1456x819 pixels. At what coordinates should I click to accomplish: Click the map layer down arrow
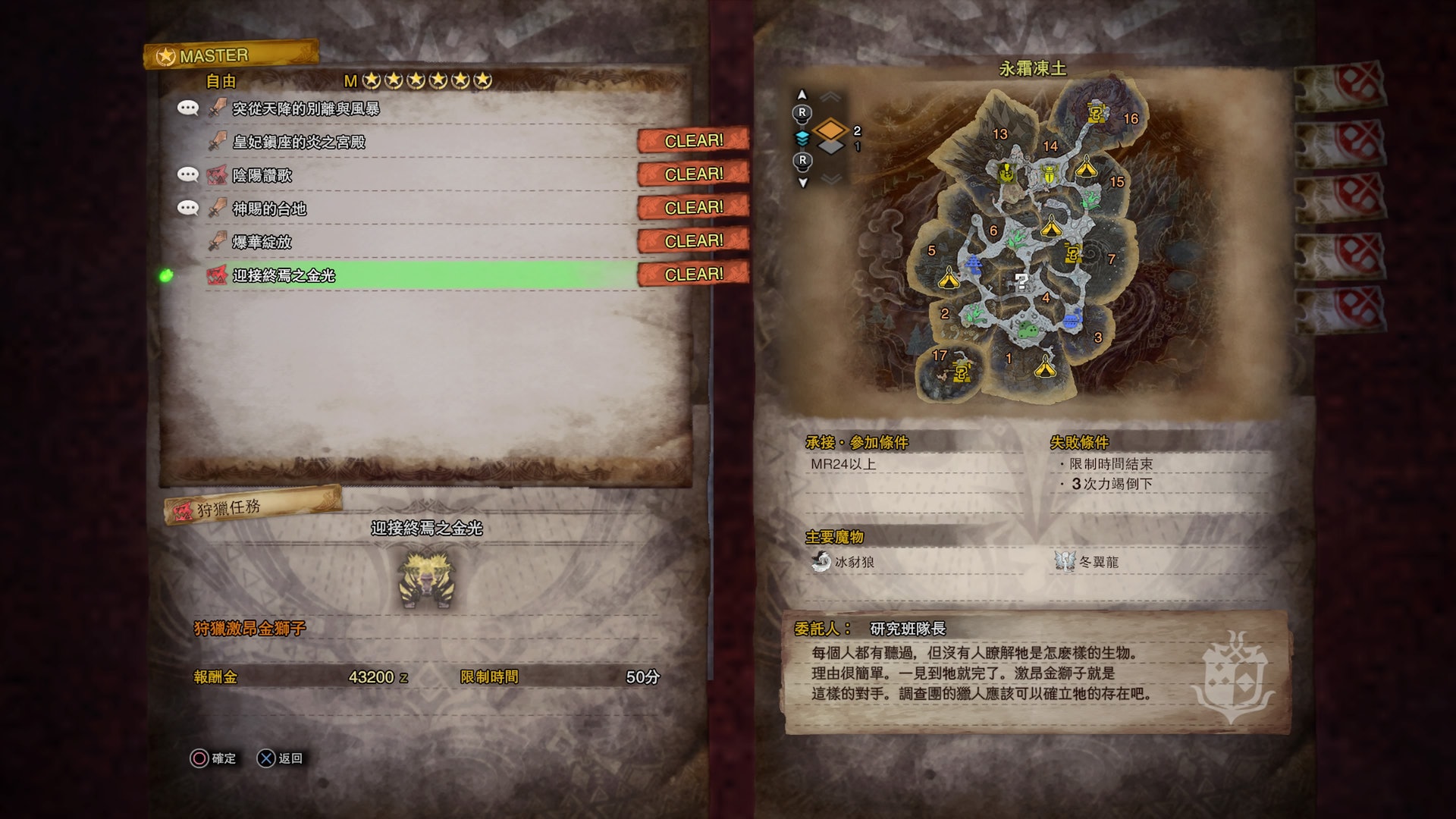(802, 182)
